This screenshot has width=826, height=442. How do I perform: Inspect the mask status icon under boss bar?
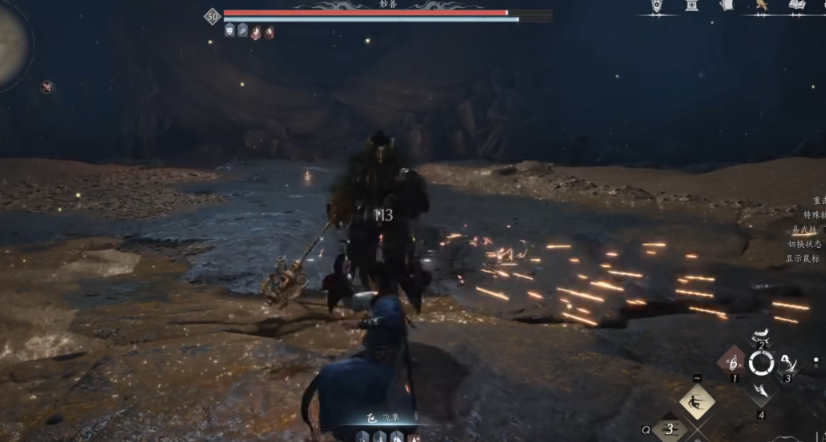coord(230,32)
